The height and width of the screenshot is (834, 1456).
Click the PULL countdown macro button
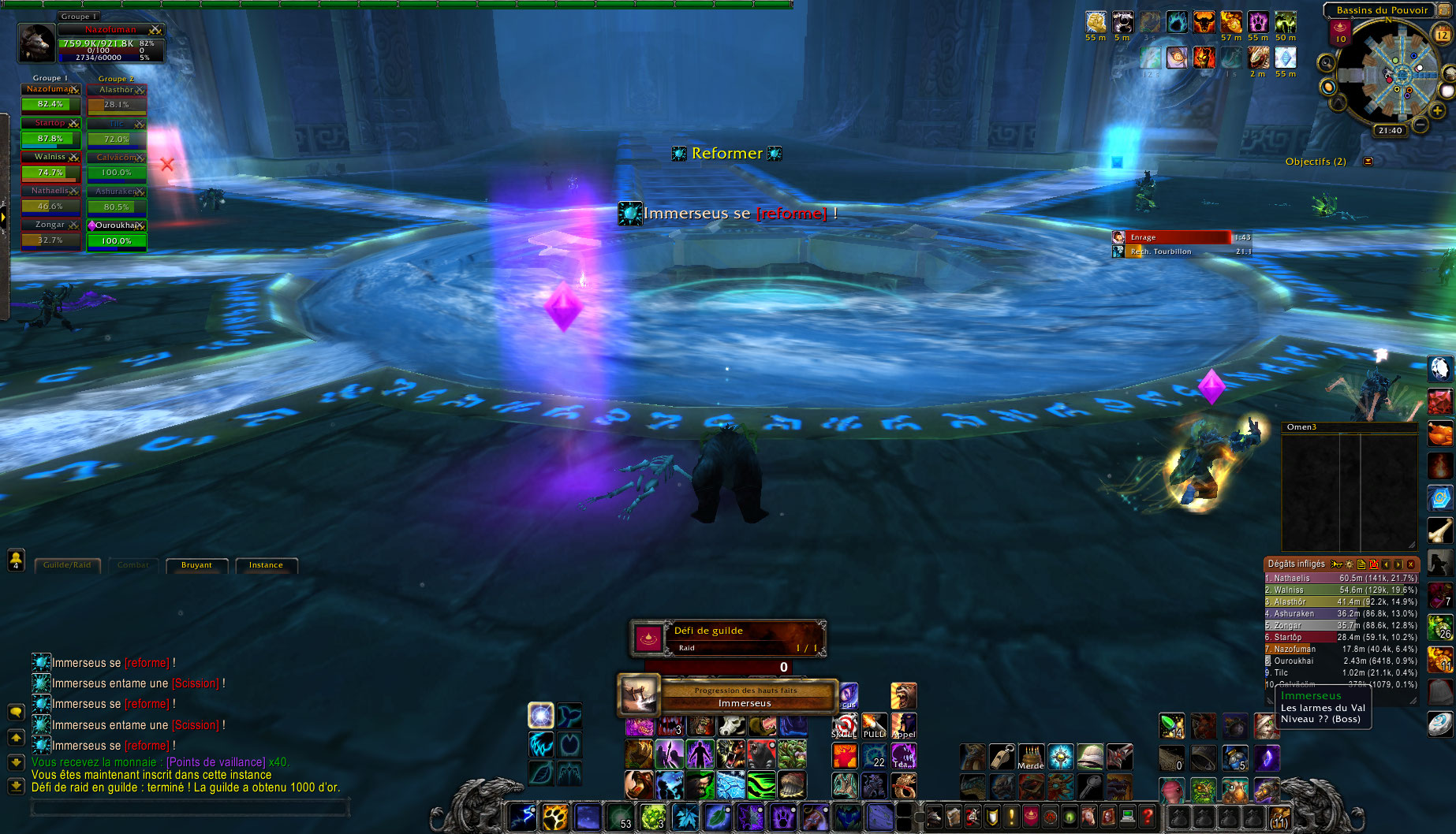click(x=874, y=726)
